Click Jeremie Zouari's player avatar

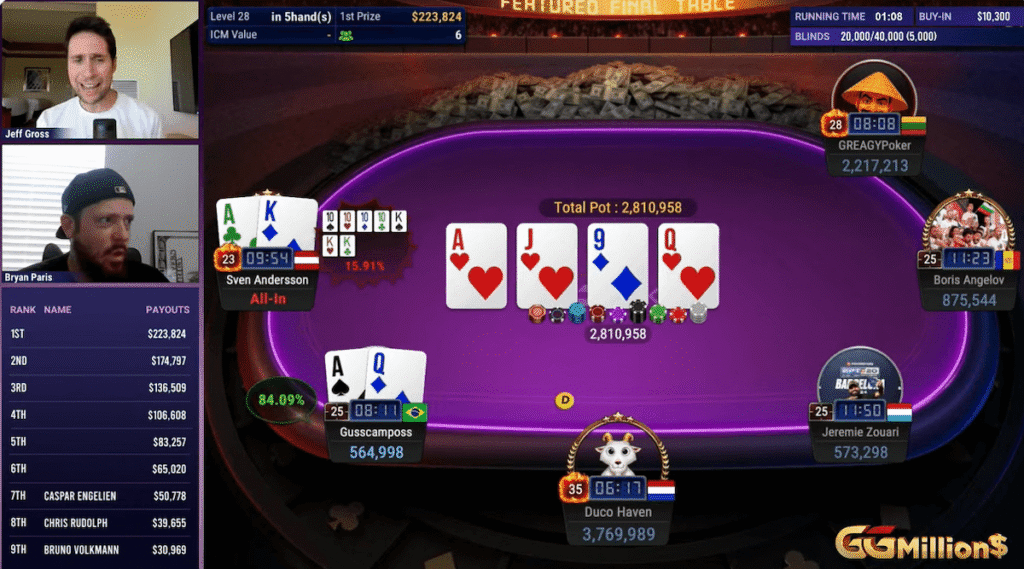(859, 380)
